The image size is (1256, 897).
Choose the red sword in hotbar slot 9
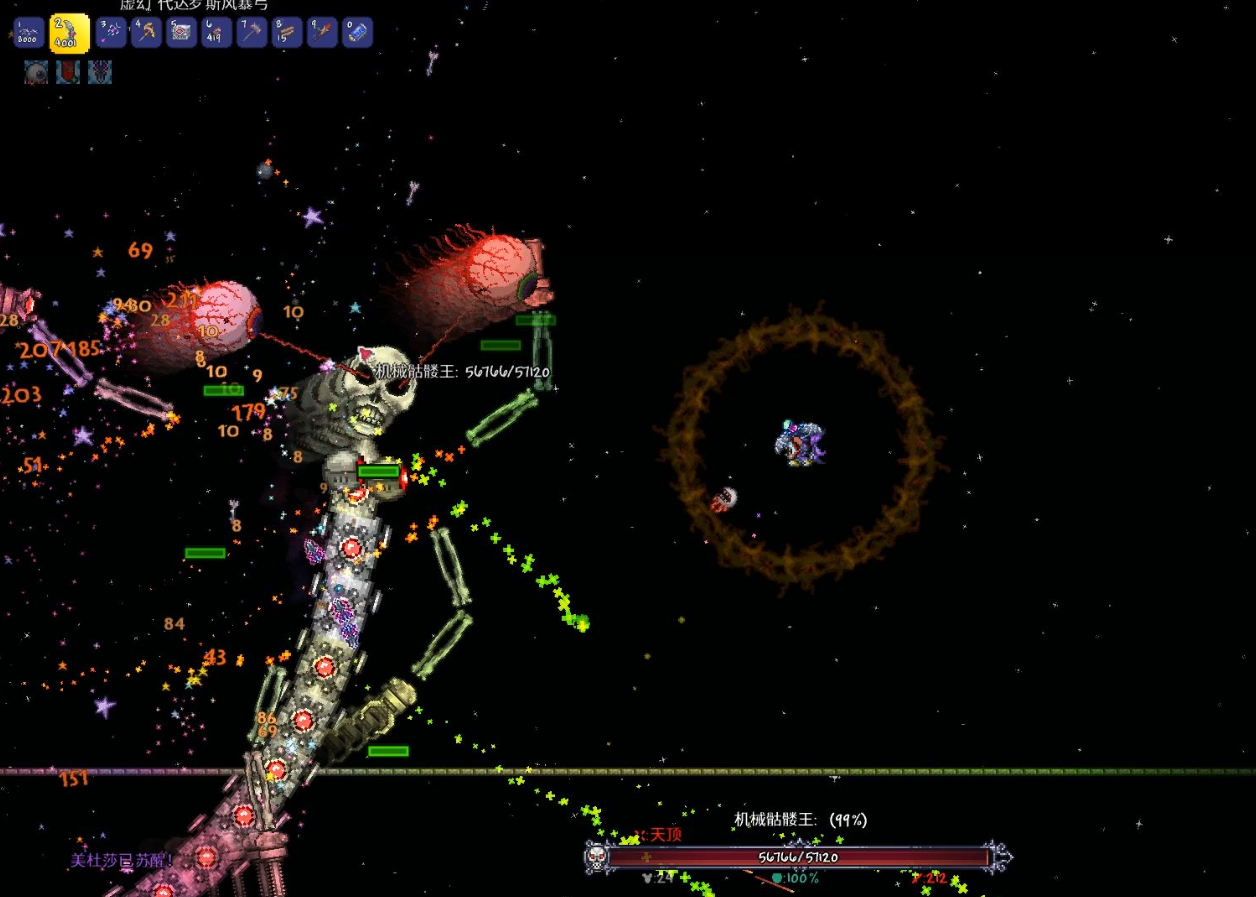pos(322,33)
